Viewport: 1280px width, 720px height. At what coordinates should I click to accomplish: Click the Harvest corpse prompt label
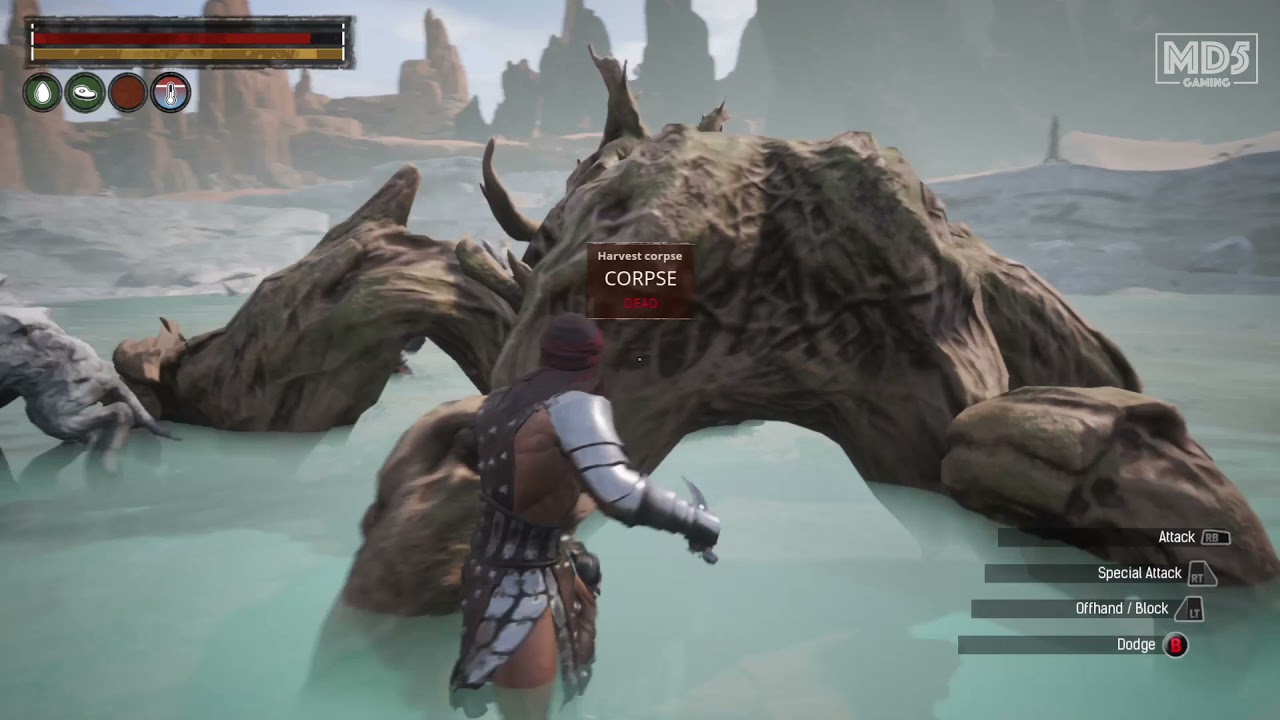click(x=640, y=256)
